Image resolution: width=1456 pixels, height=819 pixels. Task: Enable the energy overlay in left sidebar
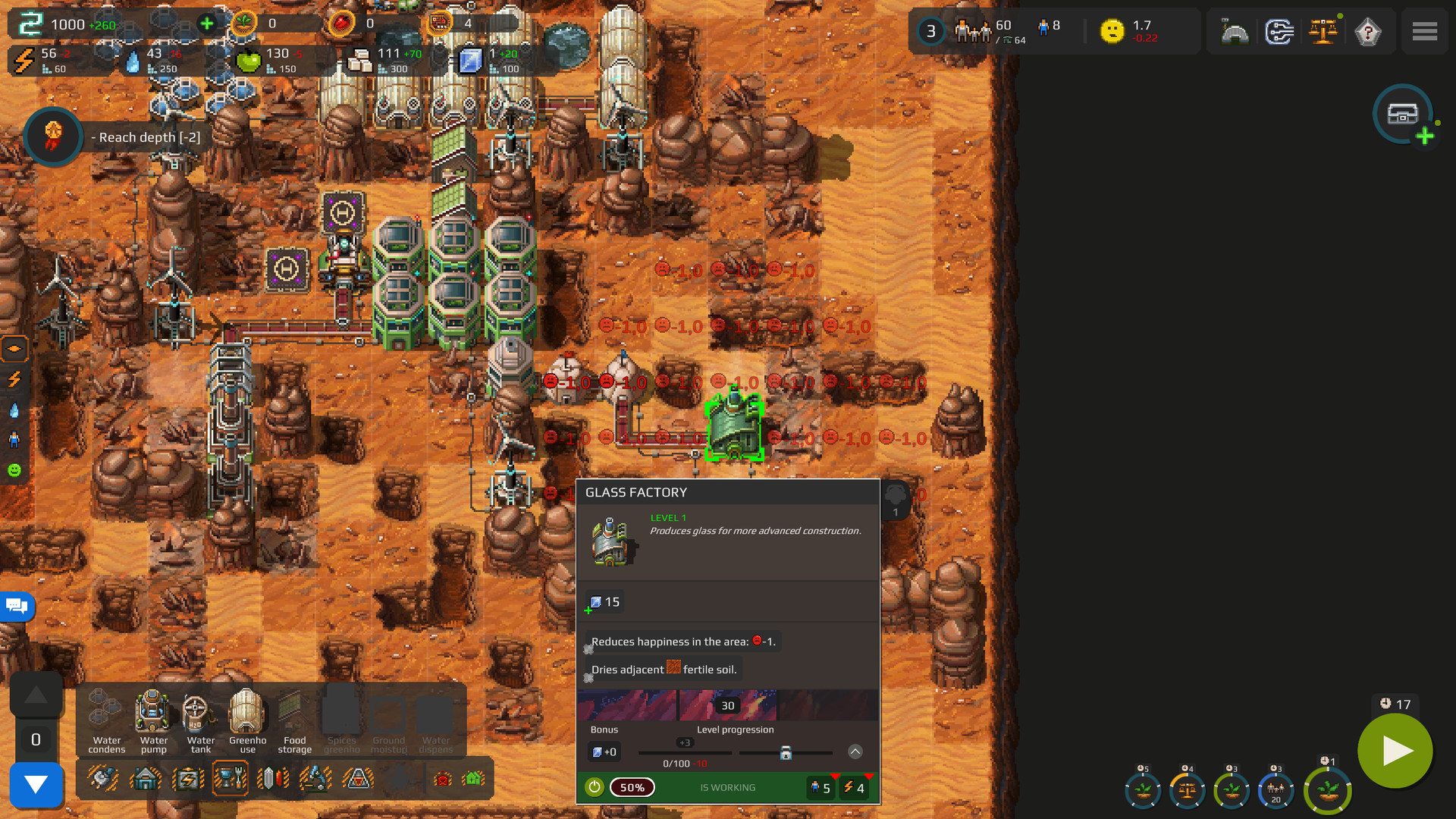[14, 379]
